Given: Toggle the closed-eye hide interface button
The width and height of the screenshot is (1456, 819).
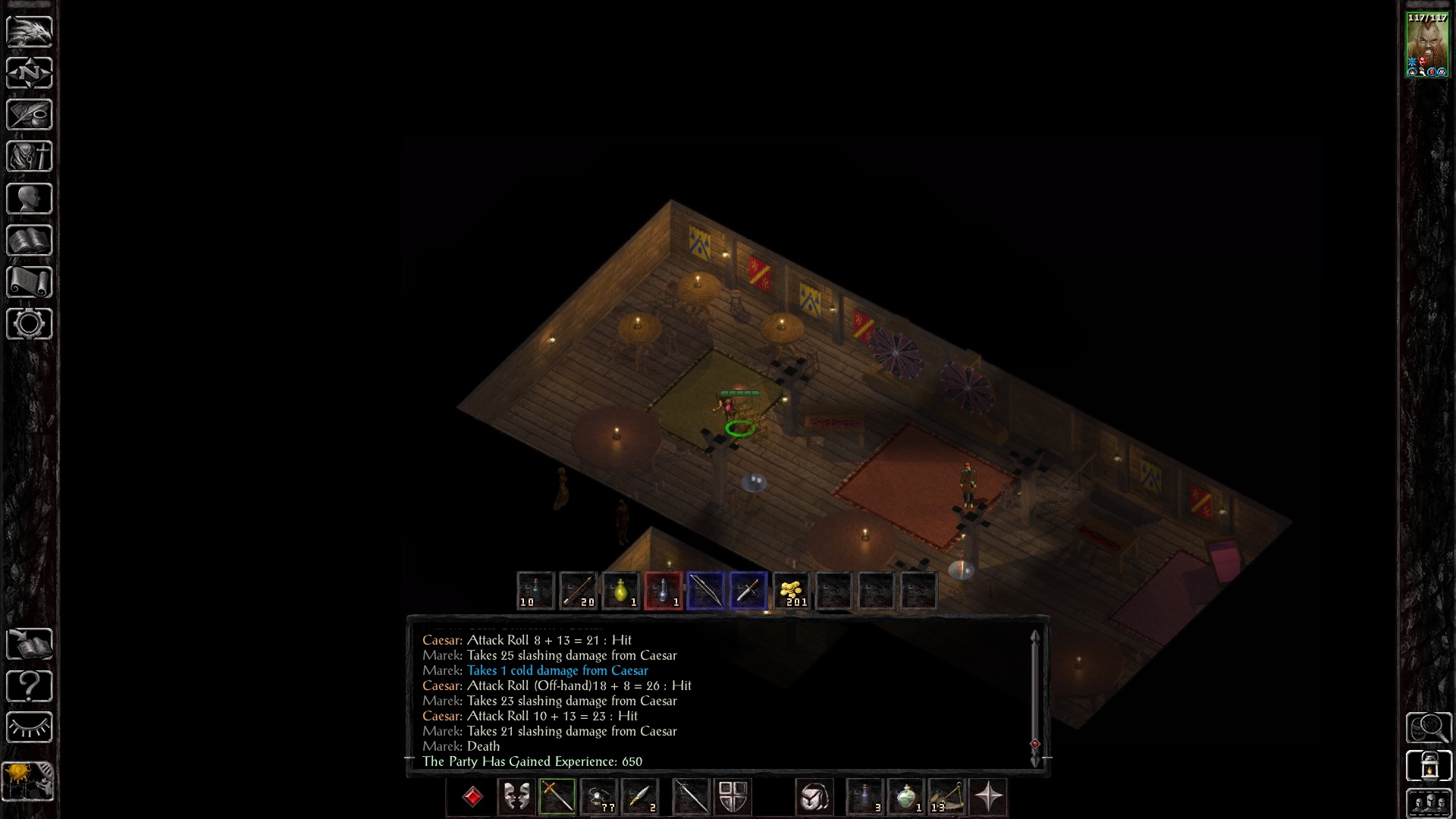Looking at the screenshot, I should pos(30,728).
